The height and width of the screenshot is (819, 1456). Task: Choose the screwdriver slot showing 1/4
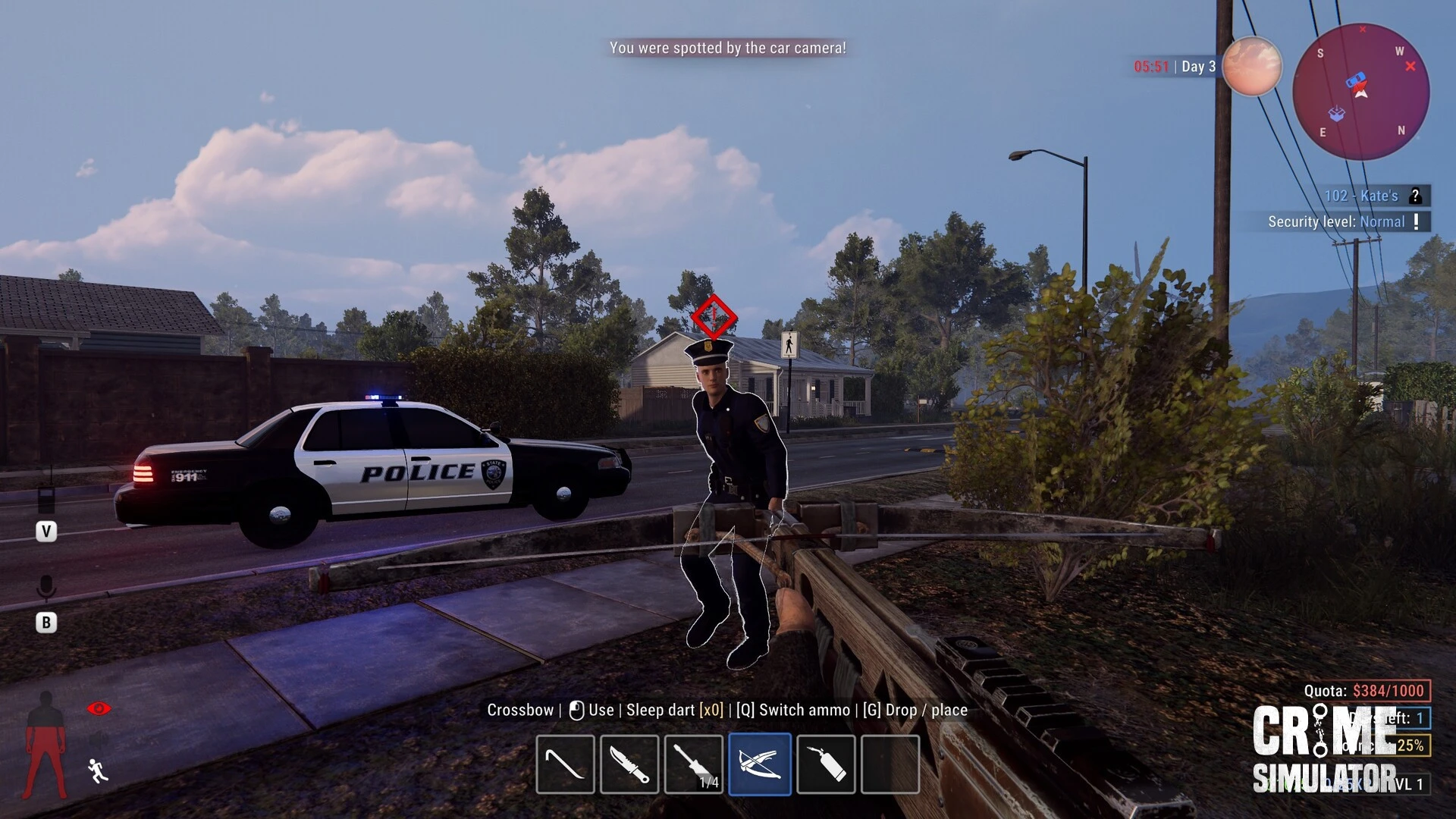[694, 764]
